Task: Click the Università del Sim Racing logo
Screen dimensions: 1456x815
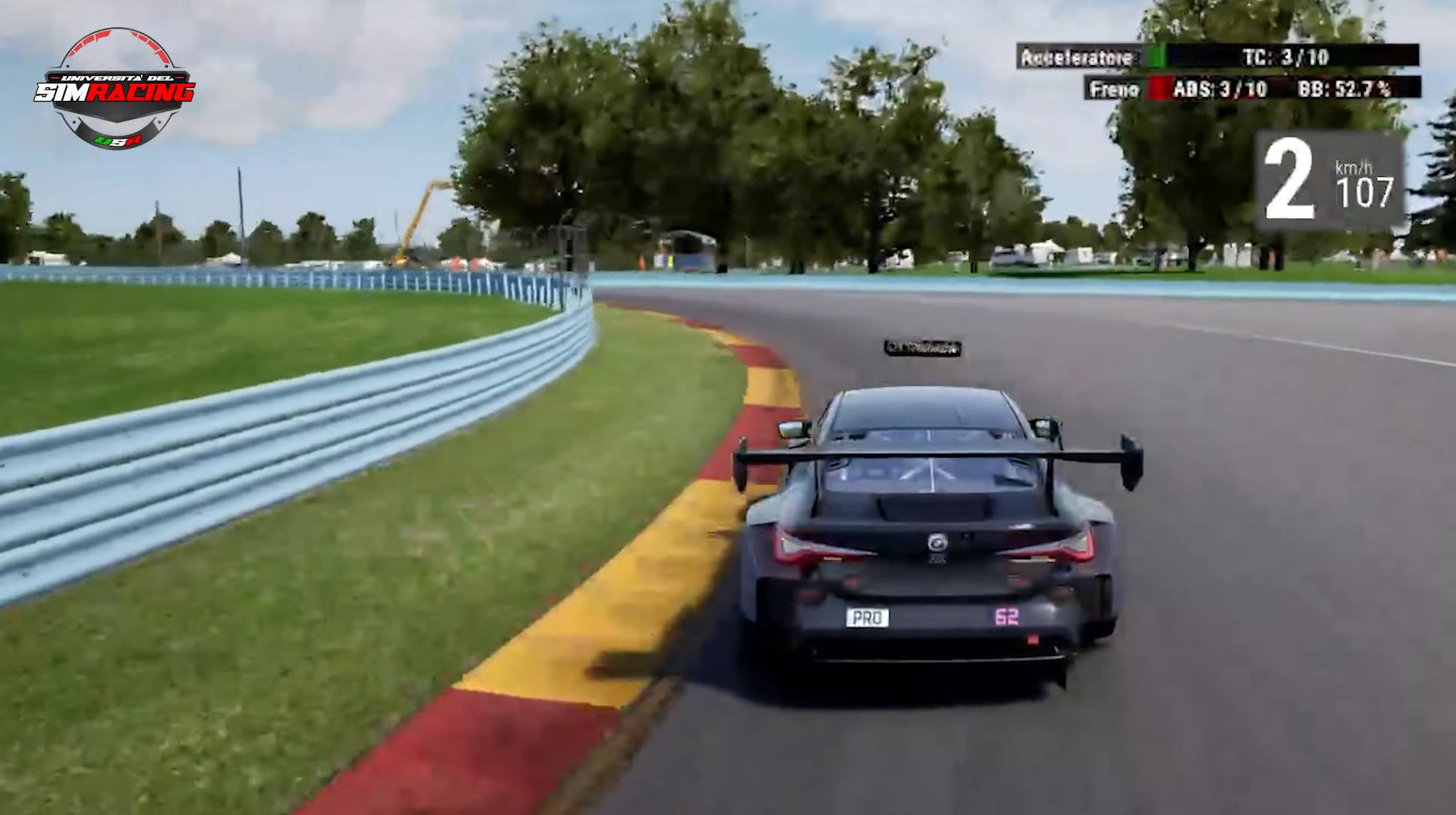Action: pos(115,89)
